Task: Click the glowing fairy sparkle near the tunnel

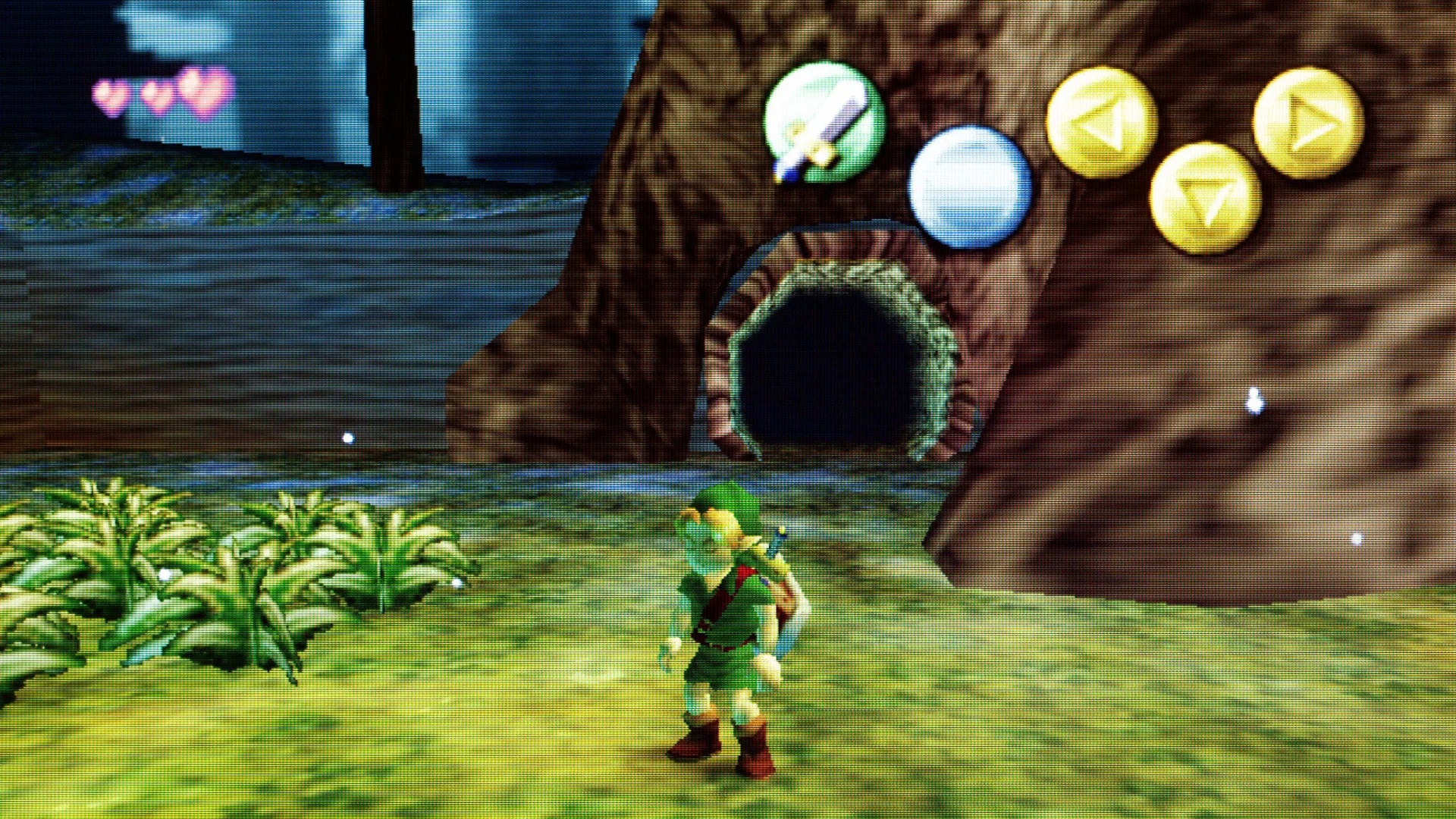Action: (x=347, y=437)
